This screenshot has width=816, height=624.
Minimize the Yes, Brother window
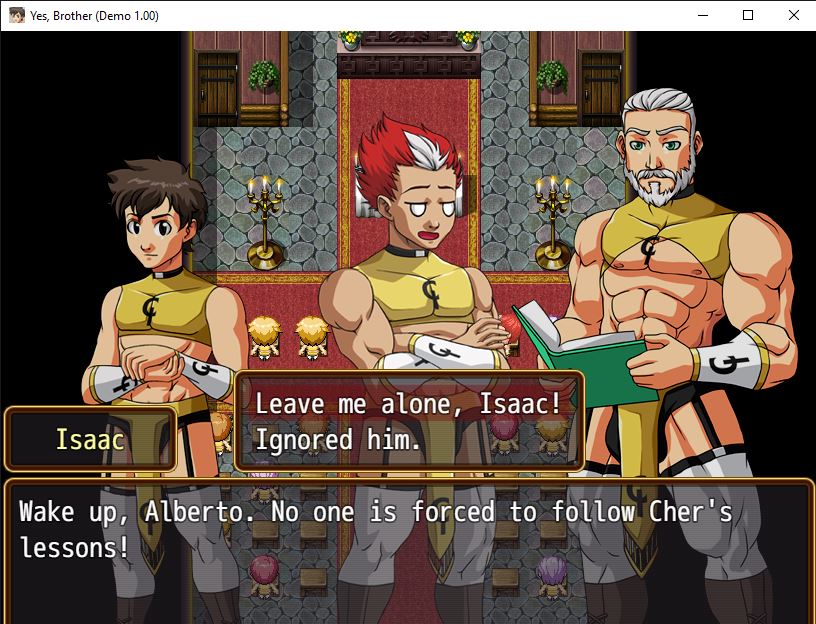702,15
